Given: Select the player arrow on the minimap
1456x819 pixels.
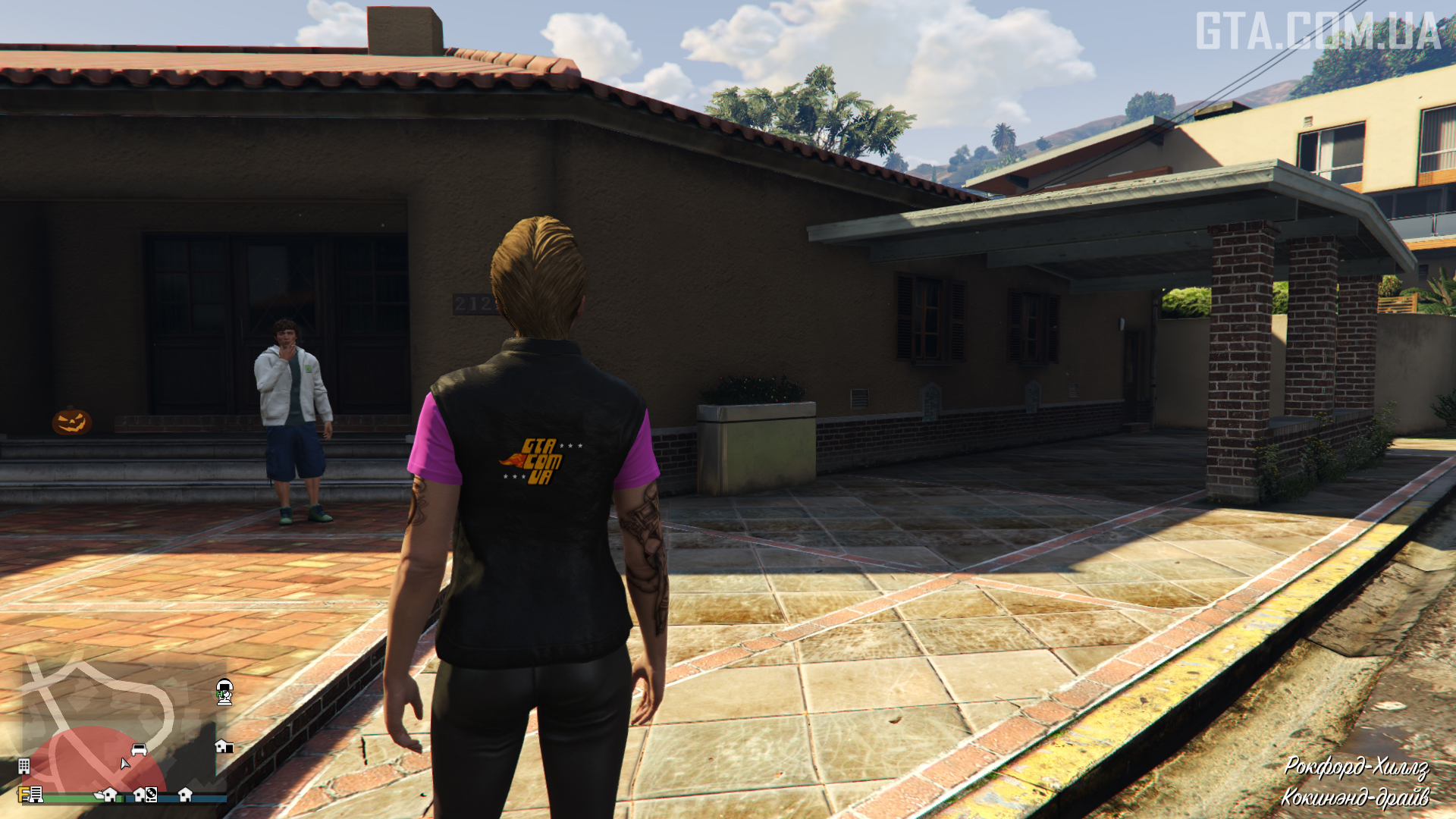Looking at the screenshot, I should click(x=125, y=763).
